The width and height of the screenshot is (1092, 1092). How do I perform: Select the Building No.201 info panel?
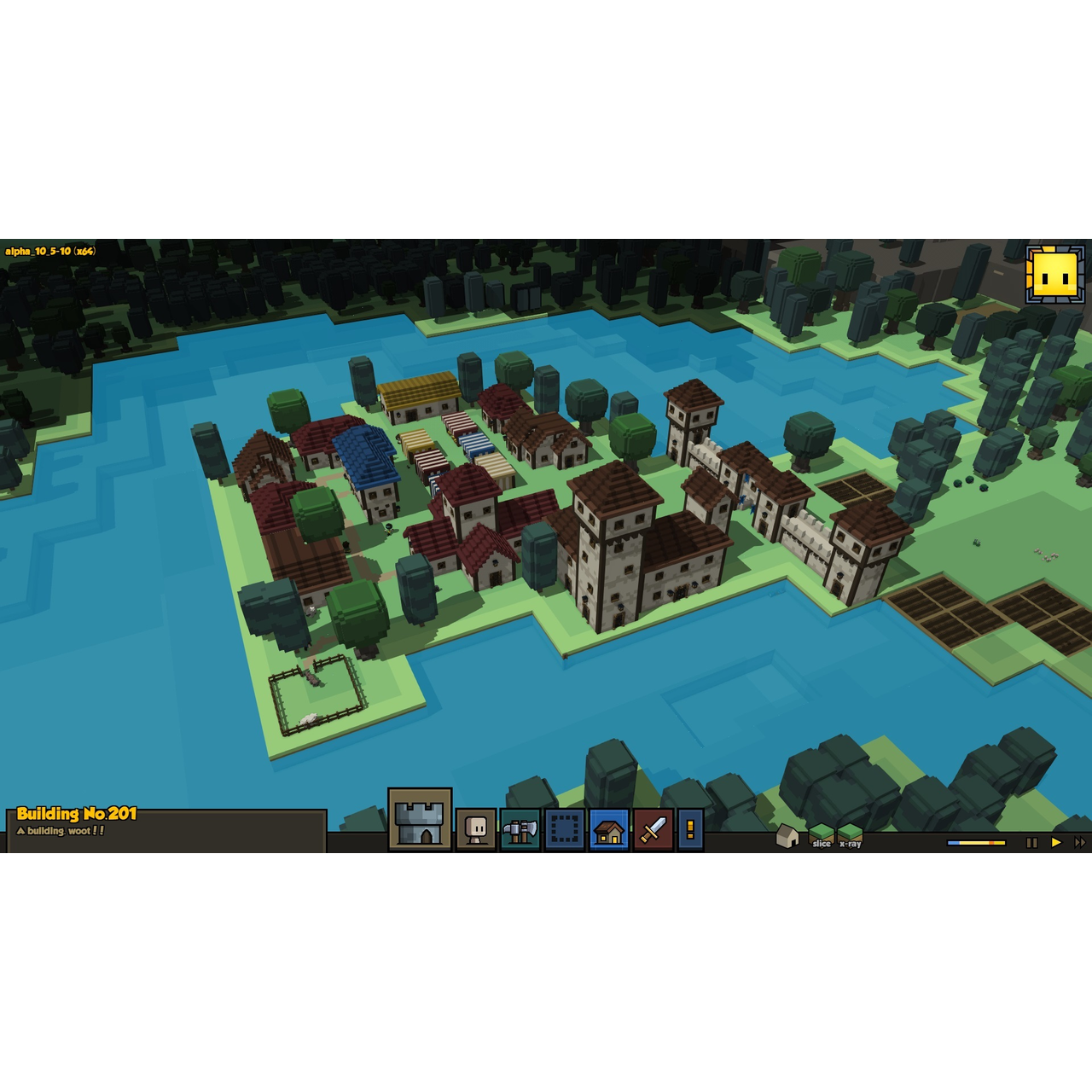166,829
